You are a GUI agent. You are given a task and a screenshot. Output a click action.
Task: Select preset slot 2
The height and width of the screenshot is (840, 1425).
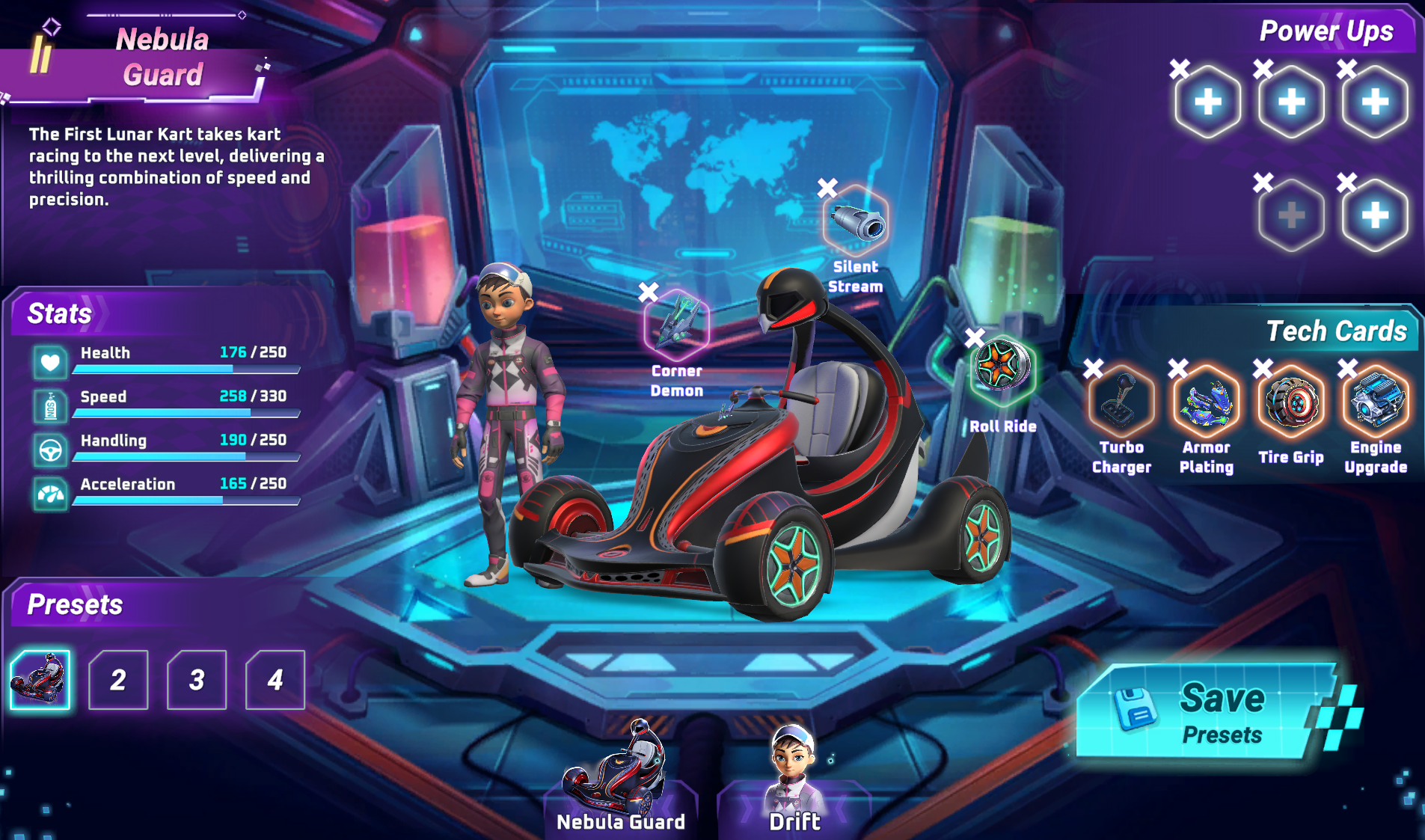coord(118,680)
